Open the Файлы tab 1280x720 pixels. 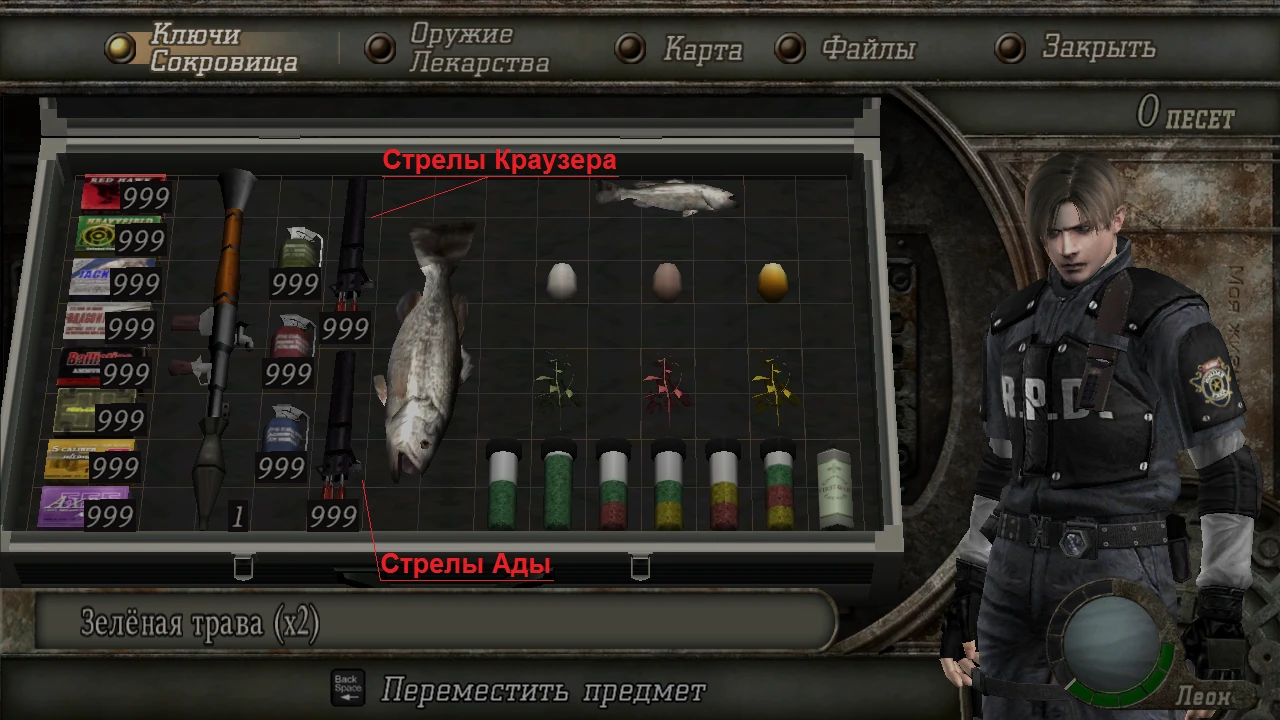coord(868,48)
